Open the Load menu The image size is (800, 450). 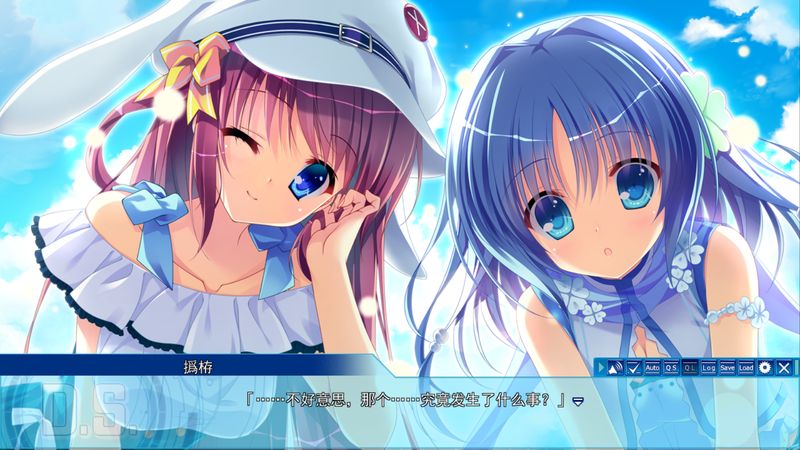click(746, 367)
